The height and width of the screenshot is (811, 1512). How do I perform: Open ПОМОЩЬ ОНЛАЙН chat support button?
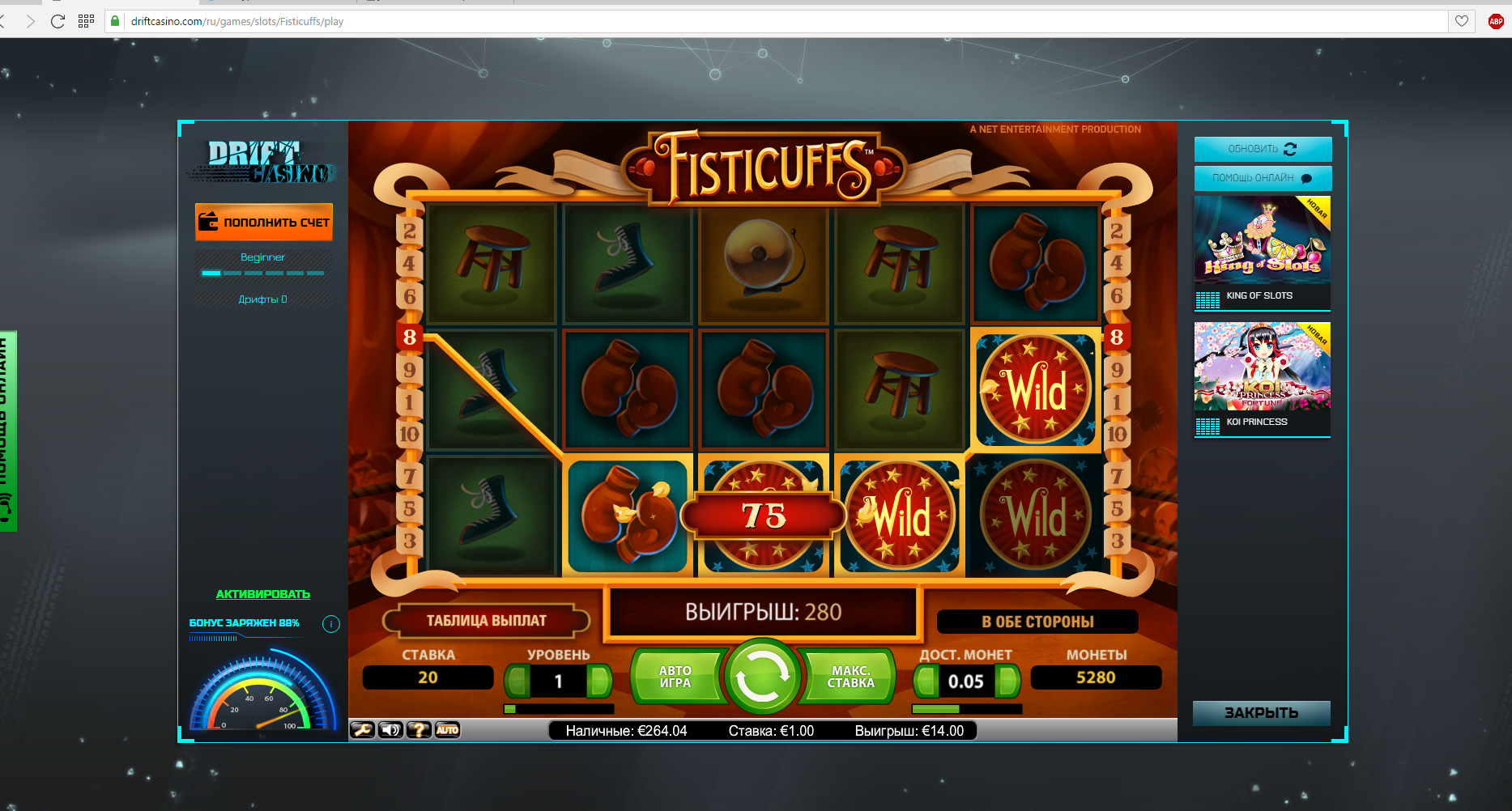(1262, 178)
